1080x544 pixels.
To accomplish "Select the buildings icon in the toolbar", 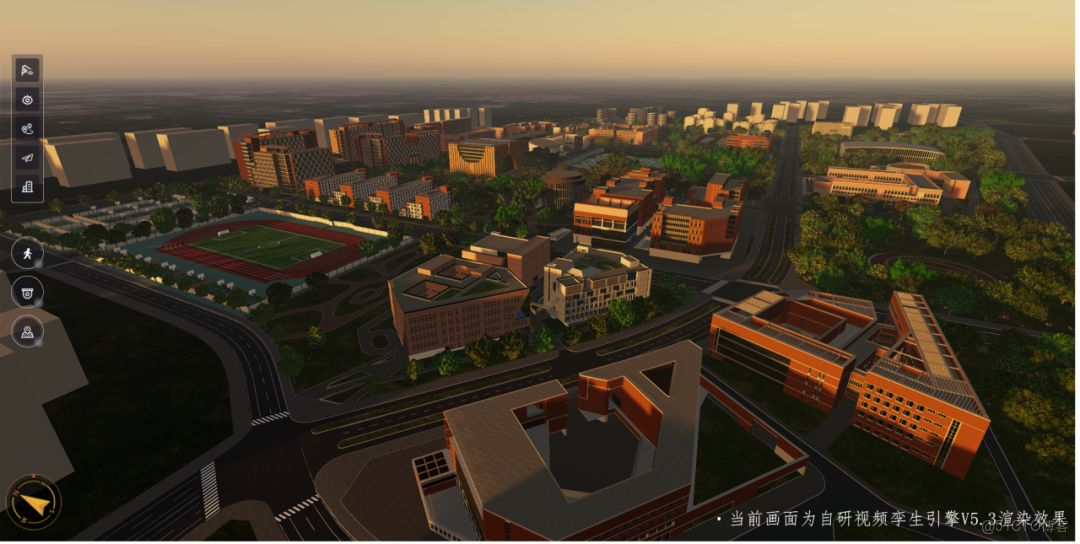I will 27,186.
